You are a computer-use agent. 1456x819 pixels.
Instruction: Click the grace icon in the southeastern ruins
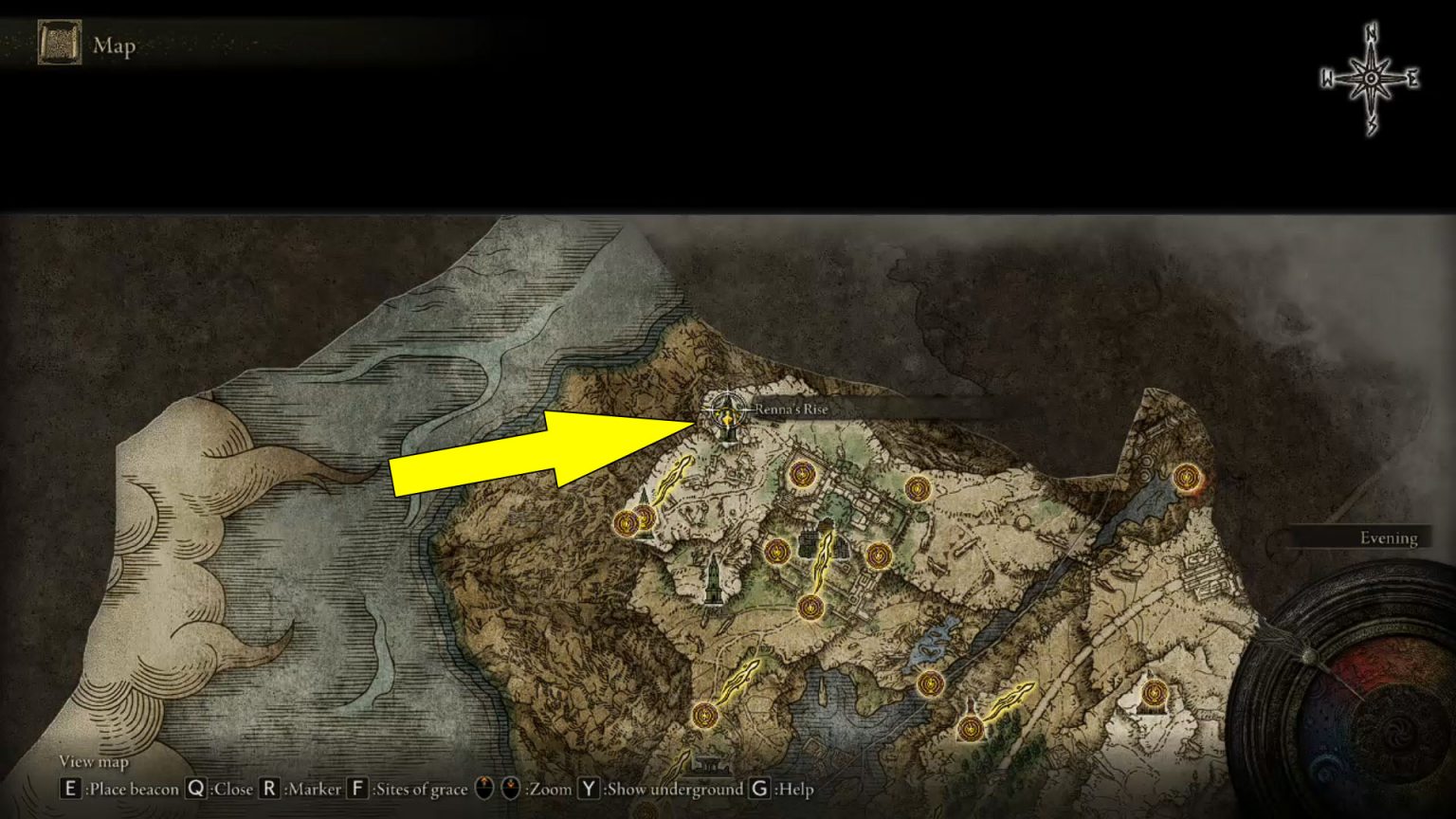[x=969, y=728]
